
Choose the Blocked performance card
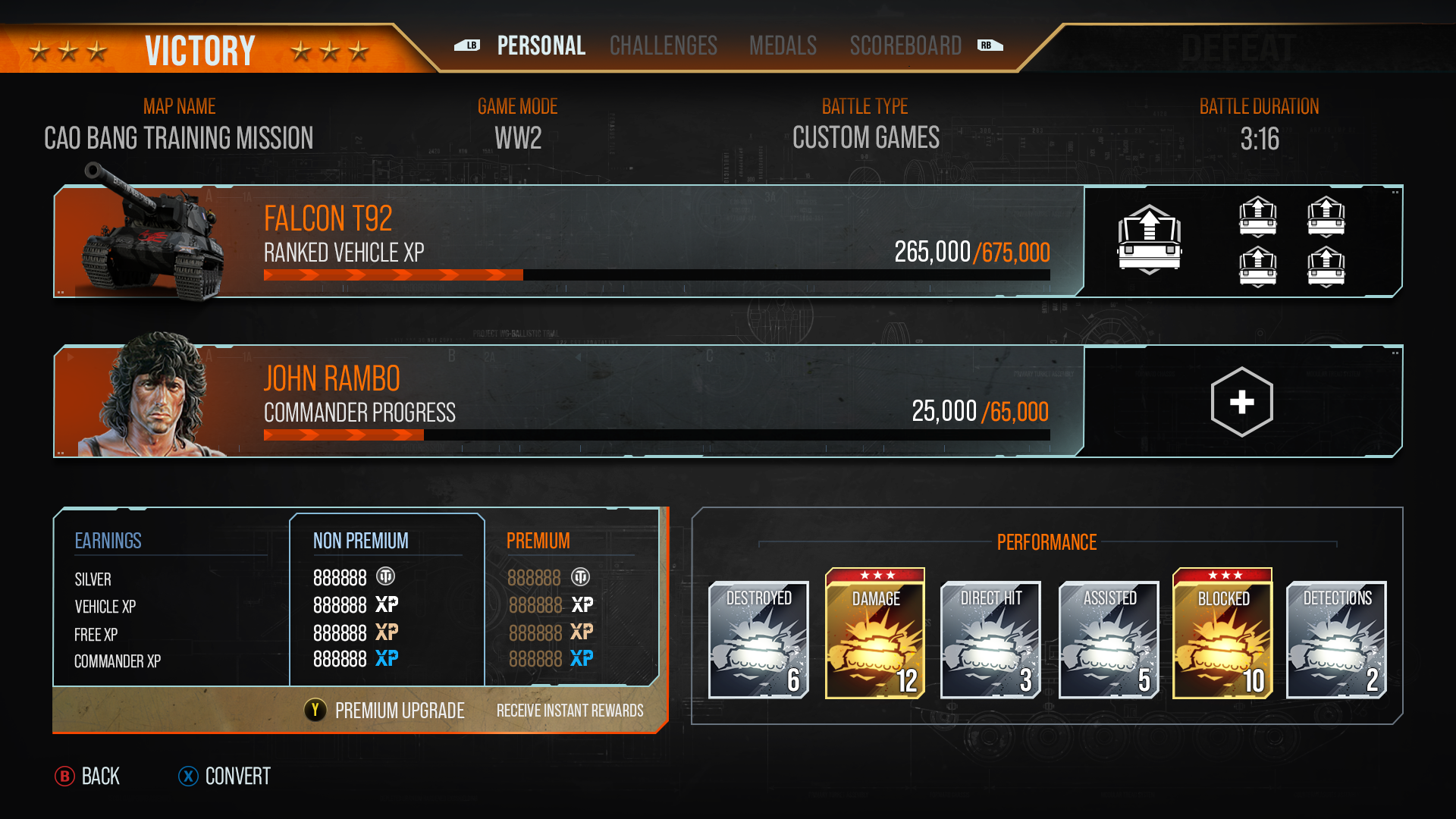[1222, 635]
